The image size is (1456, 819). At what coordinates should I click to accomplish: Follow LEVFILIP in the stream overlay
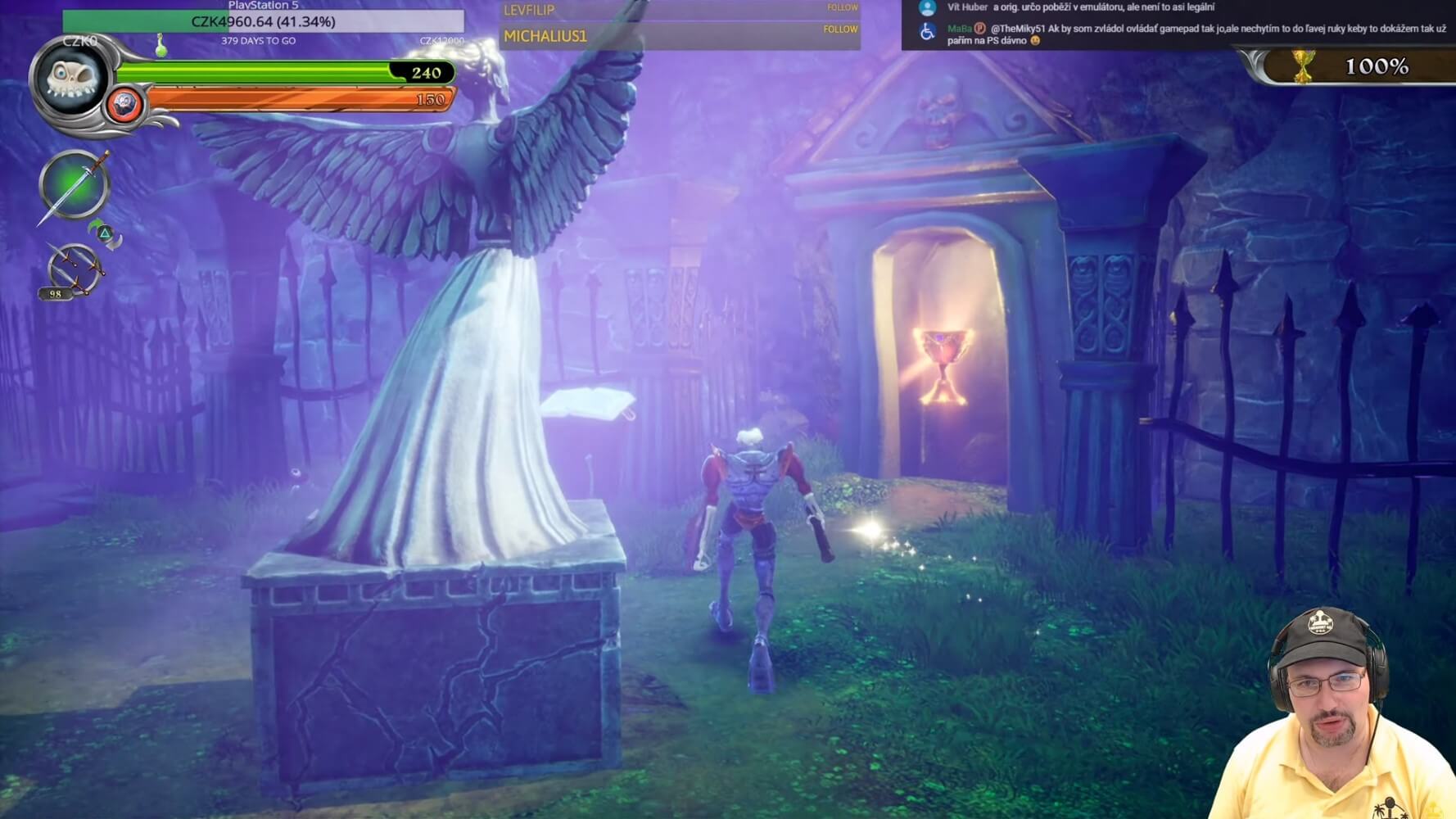(x=842, y=7)
